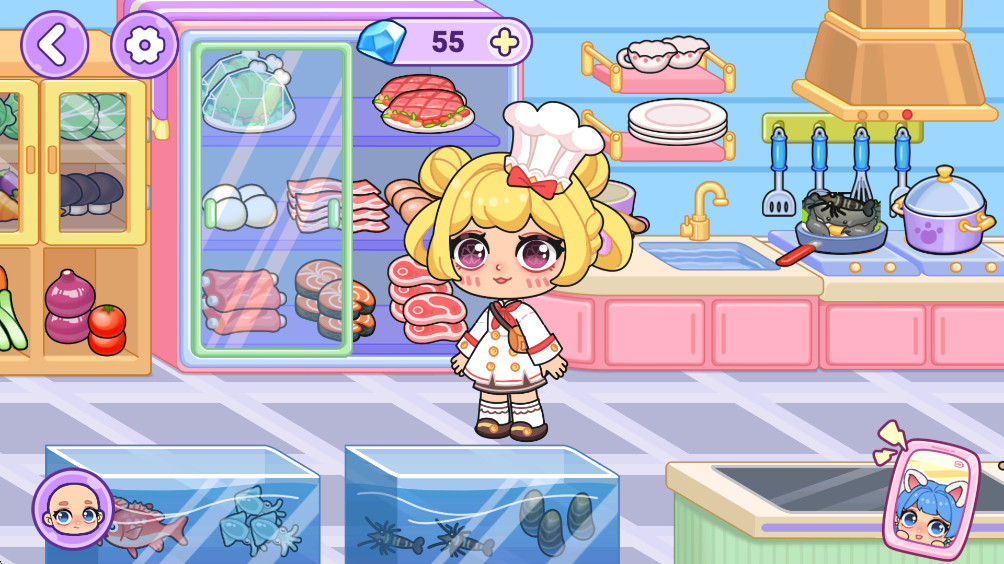Viewport: 1004px width, 564px height.
Task: Tap the plus button to add gems
Action: (x=506, y=42)
